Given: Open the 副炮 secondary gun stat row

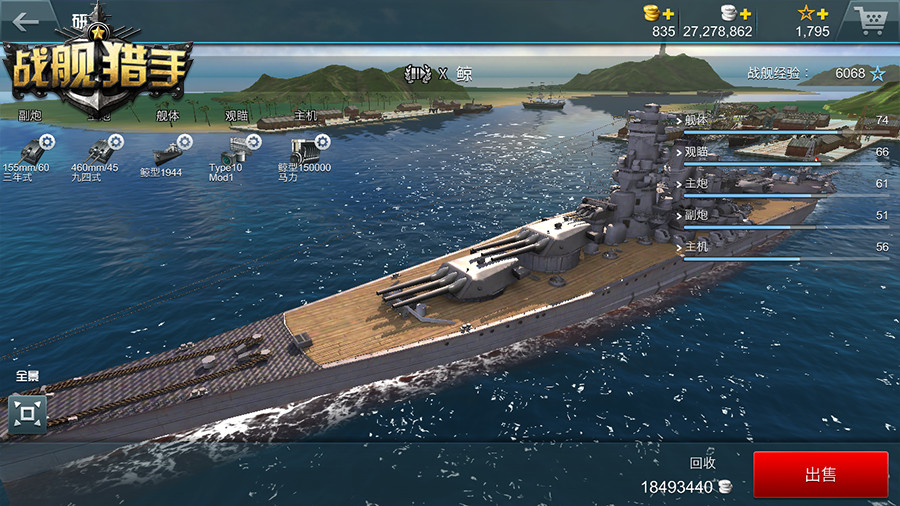Looking at the screenshot, I should tap(785, 216).
